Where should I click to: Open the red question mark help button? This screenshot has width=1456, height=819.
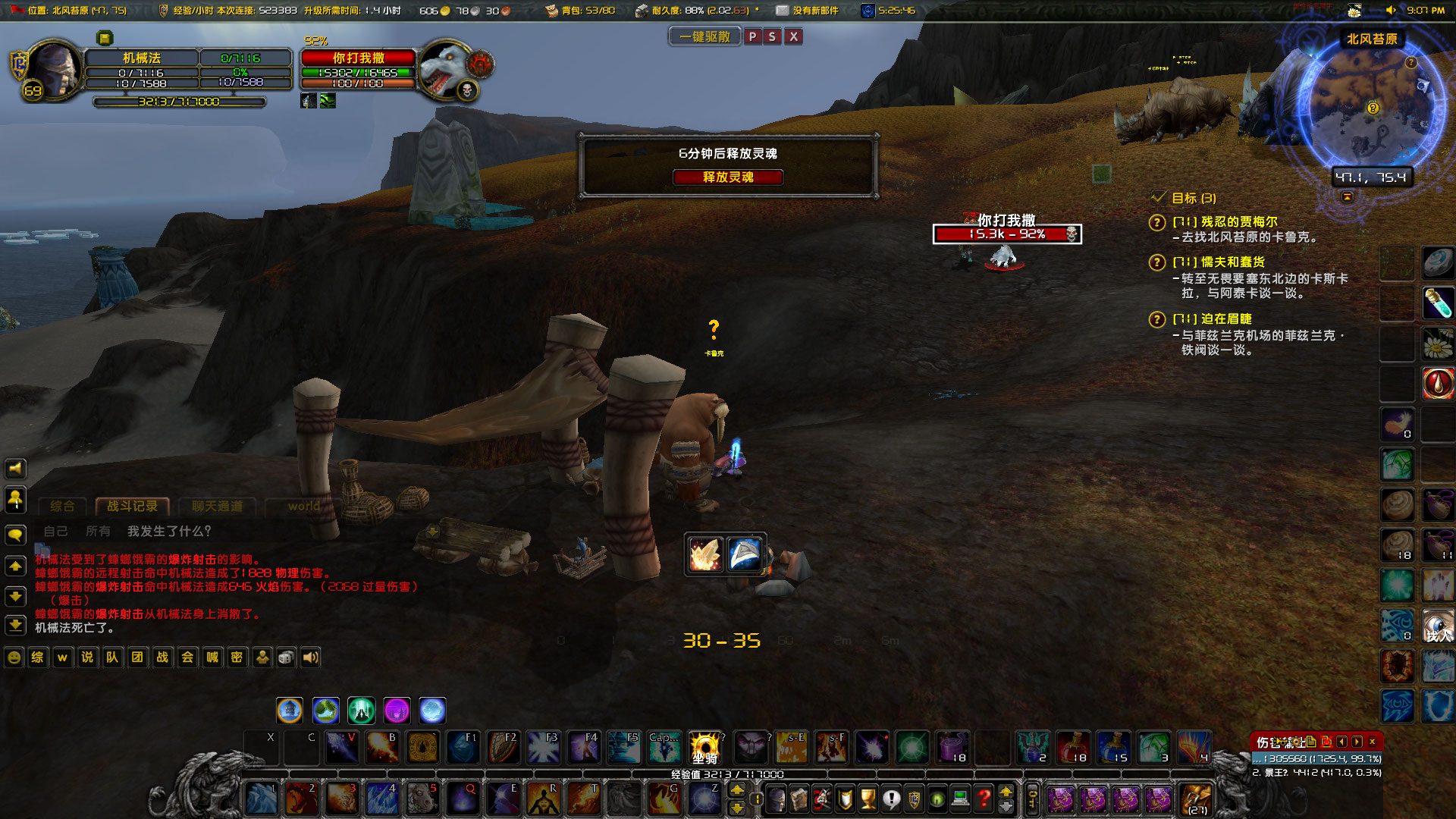click(984, 799)
